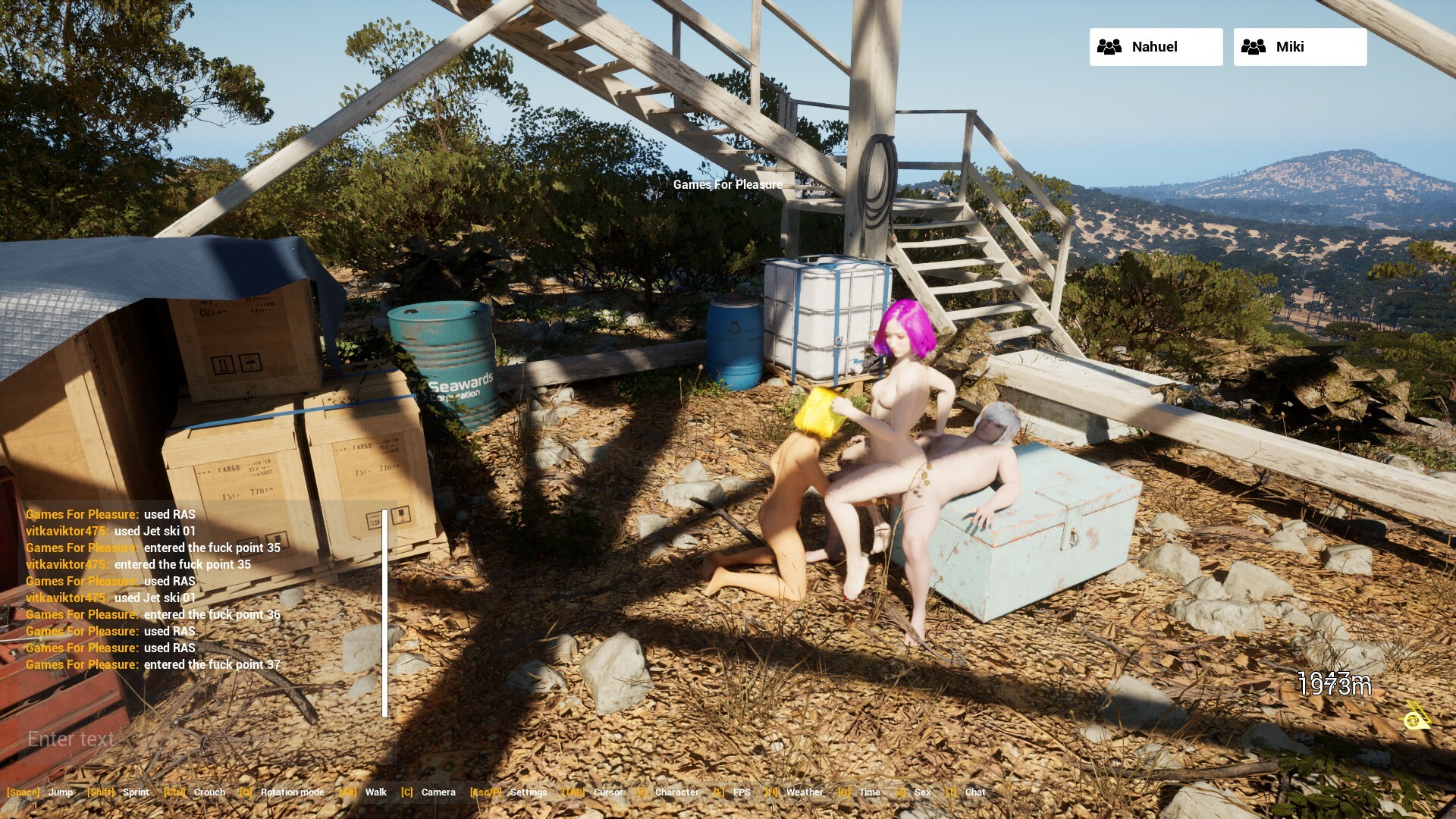Click vitkaviktor475 in the chat log

69,531
